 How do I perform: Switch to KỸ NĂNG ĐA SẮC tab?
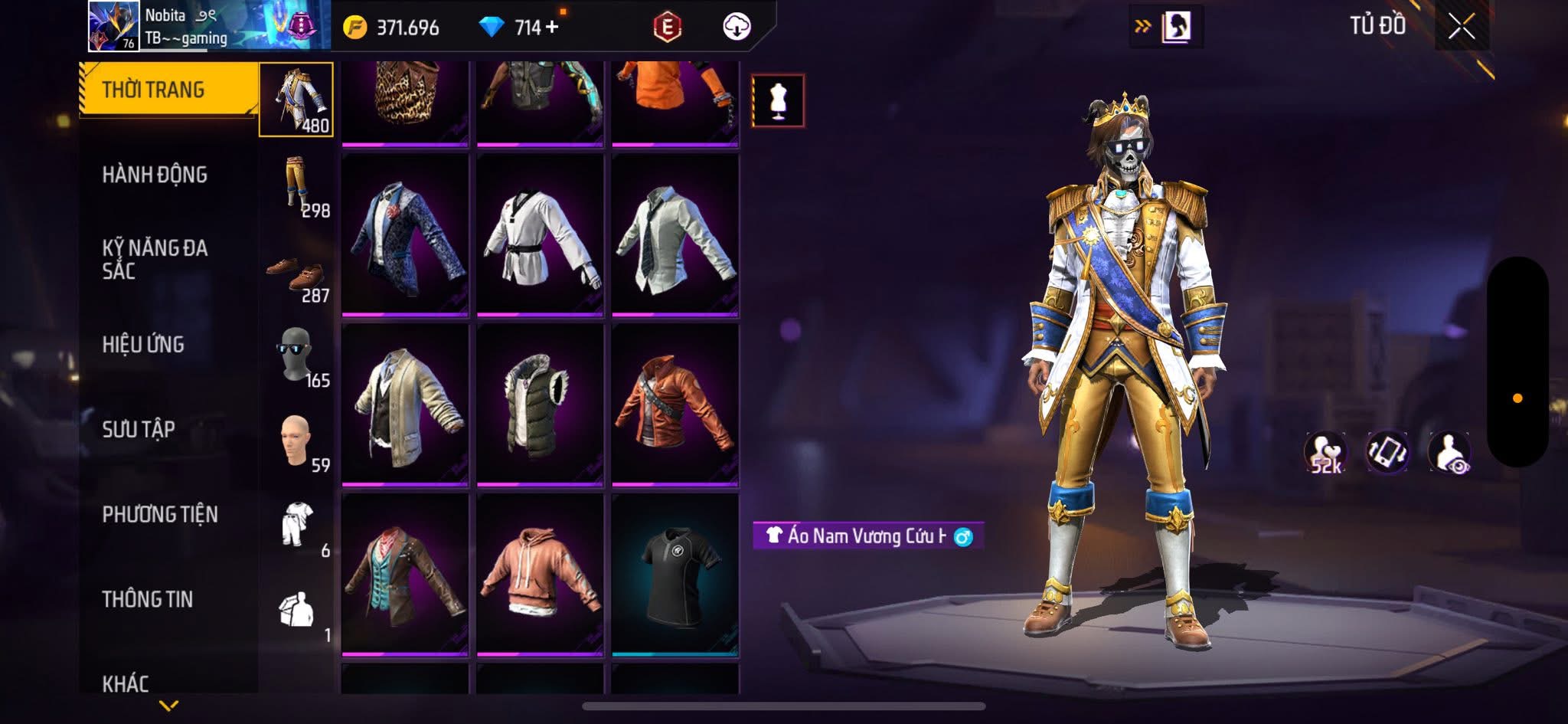155,259
